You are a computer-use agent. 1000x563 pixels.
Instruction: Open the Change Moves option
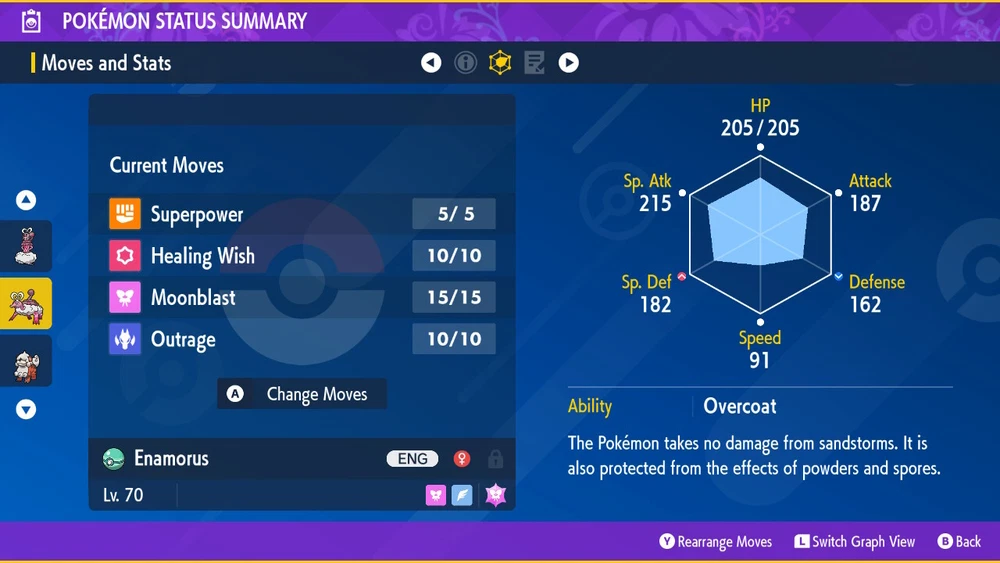tap(302, 394)
